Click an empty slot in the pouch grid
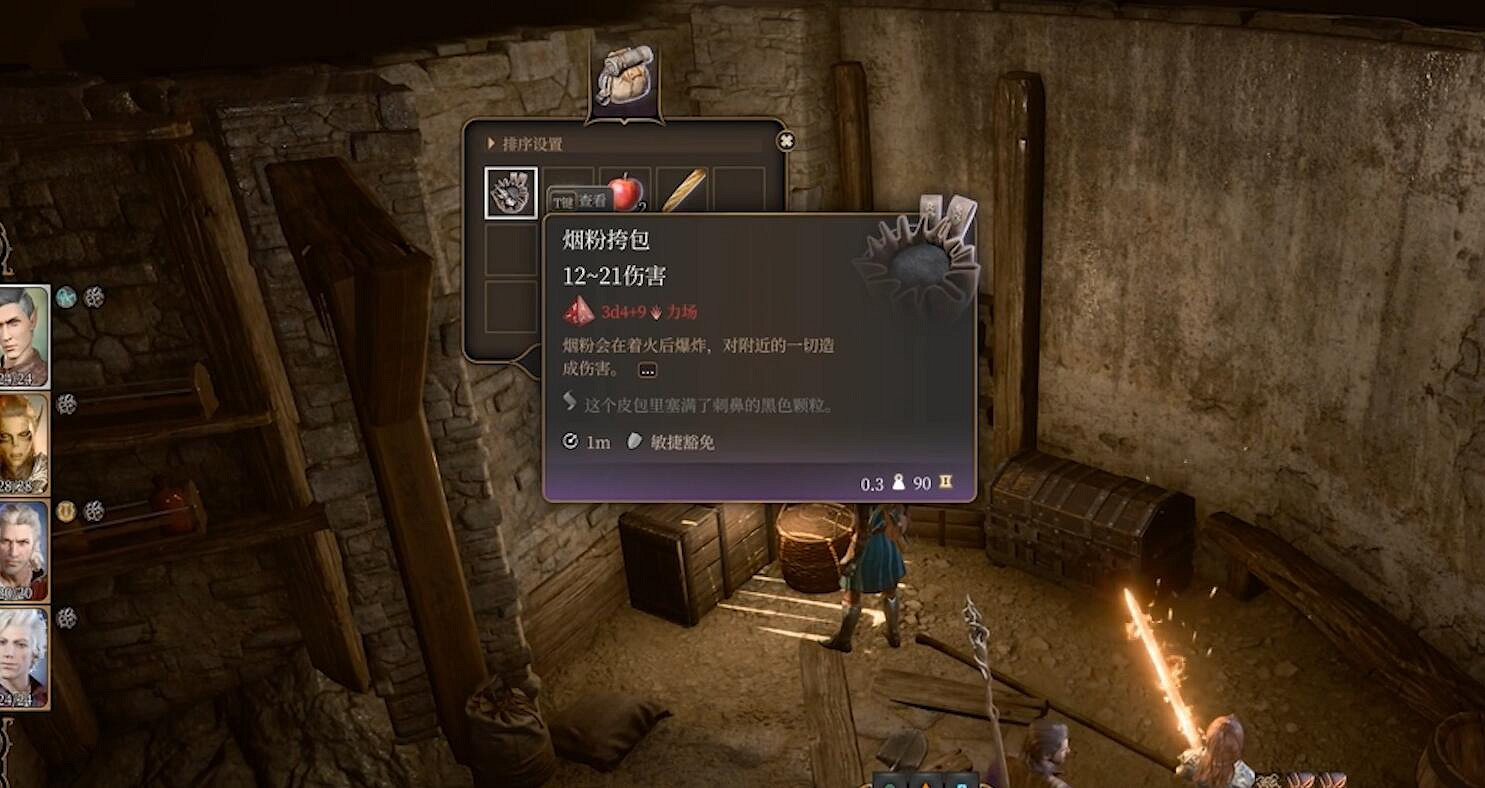 512,248
